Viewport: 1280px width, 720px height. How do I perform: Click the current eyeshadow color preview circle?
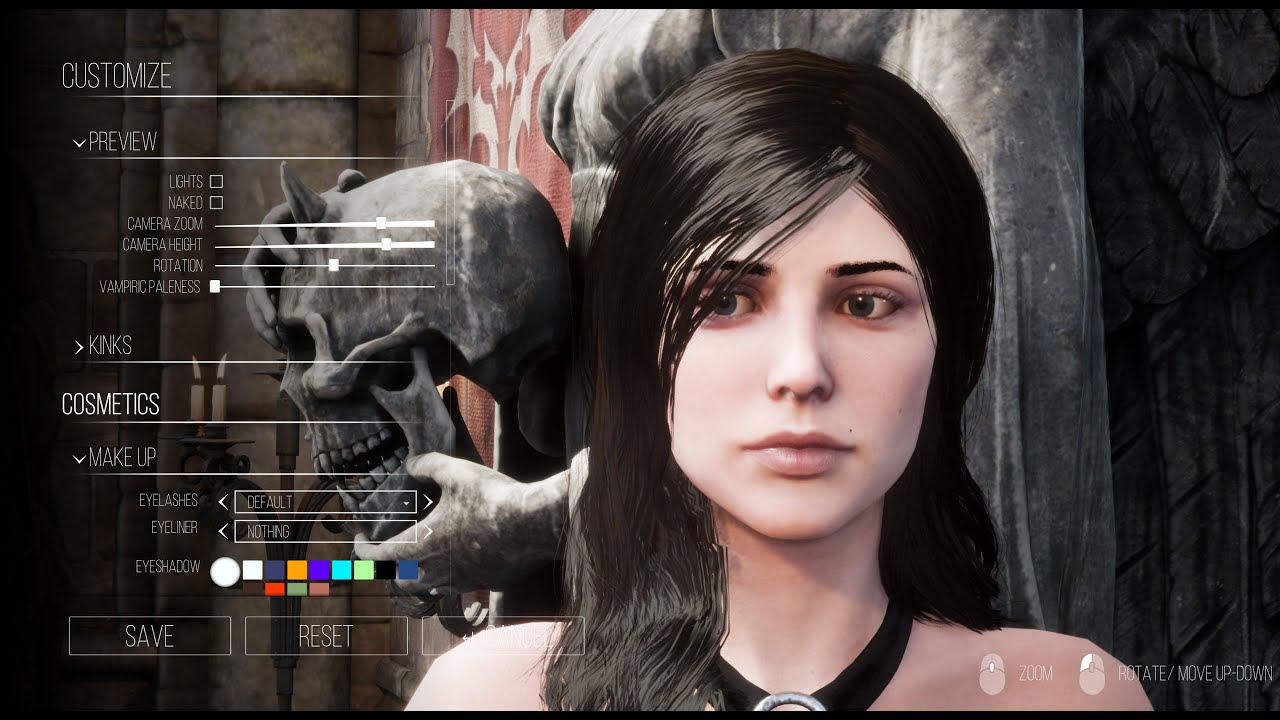(x=227, y=570)
